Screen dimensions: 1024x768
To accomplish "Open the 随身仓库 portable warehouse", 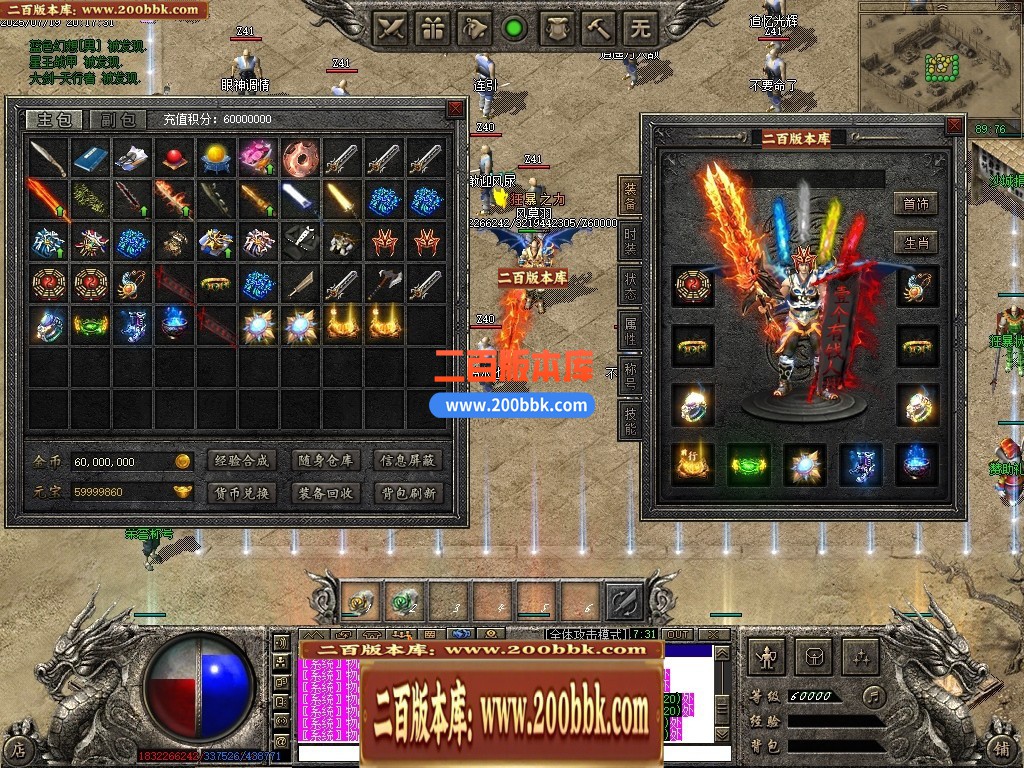I will pyautogui.click(x=325, y=461).
